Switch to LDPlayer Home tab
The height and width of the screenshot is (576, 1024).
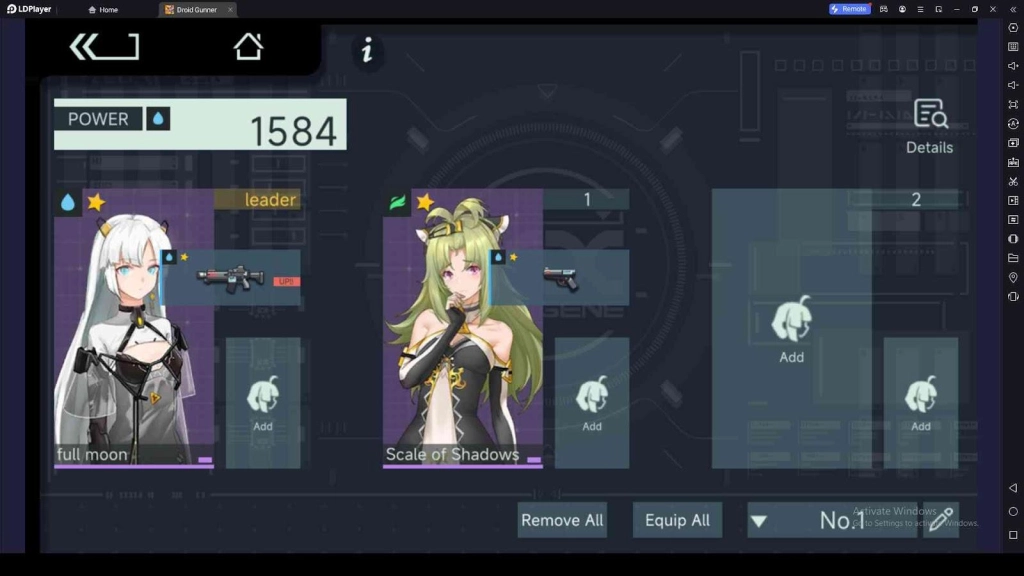tap(103, 9)
